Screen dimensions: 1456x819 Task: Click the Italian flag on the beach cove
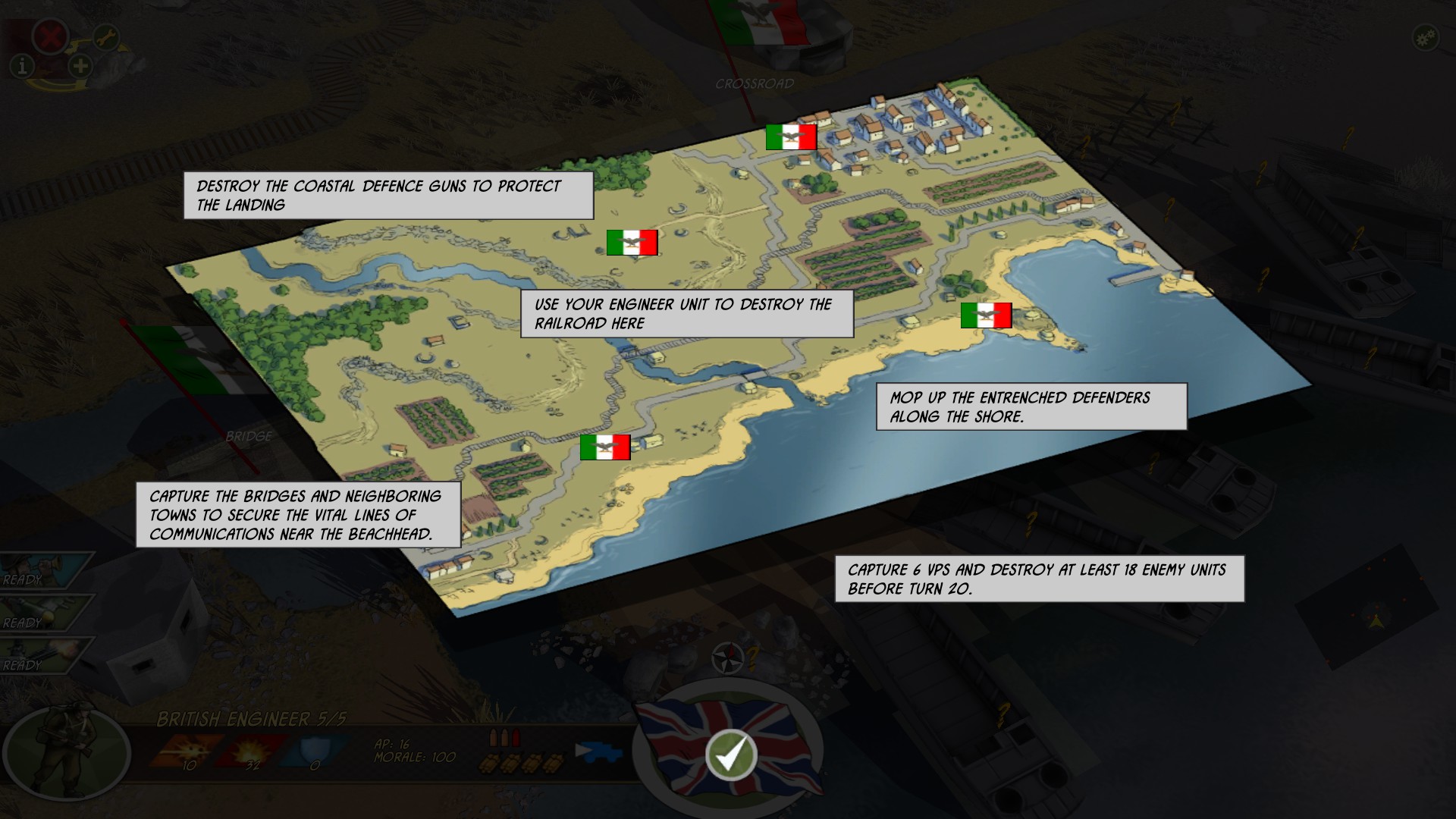987,317
